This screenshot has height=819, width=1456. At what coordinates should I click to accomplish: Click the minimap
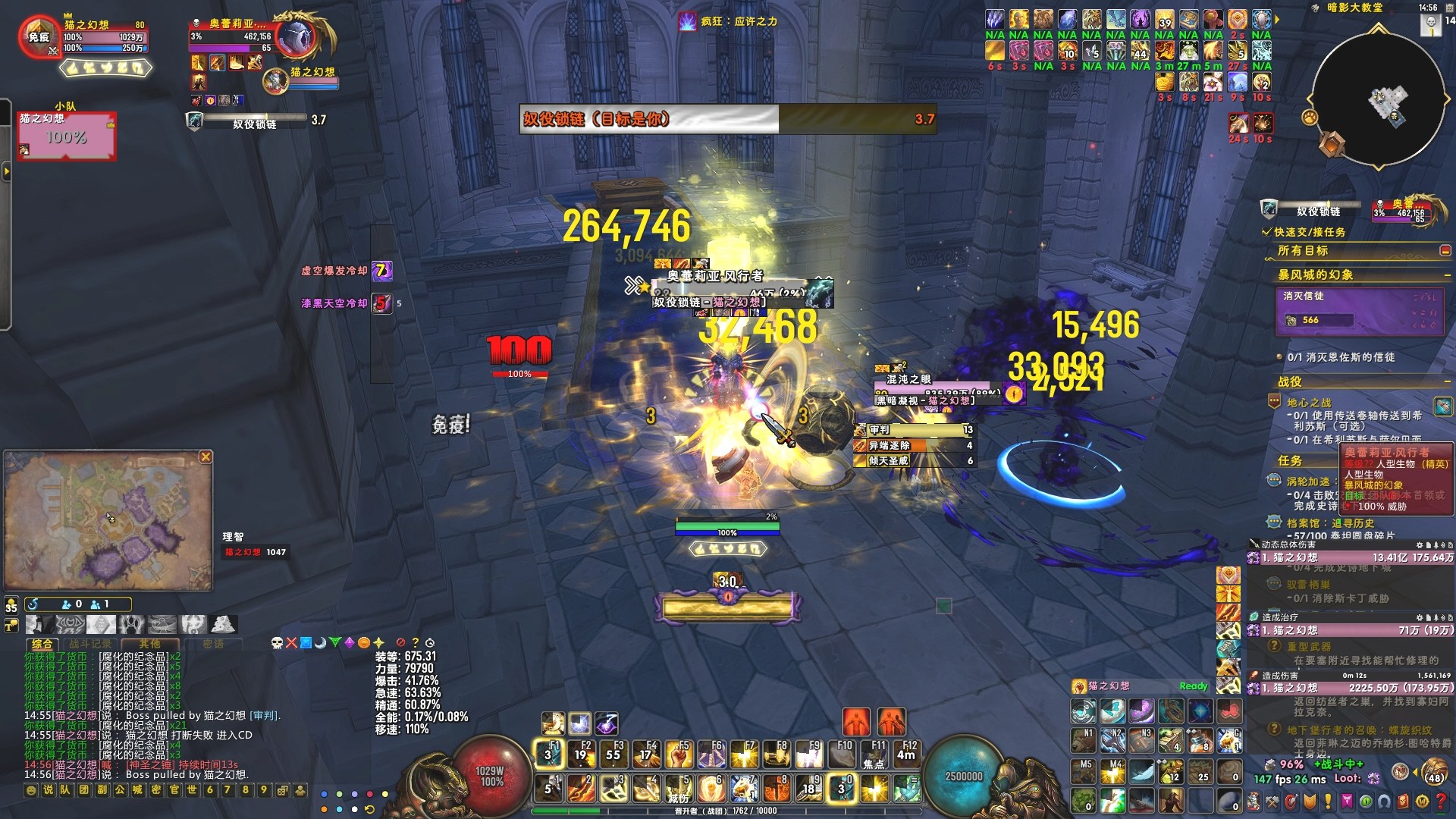tap(1378, 96)
